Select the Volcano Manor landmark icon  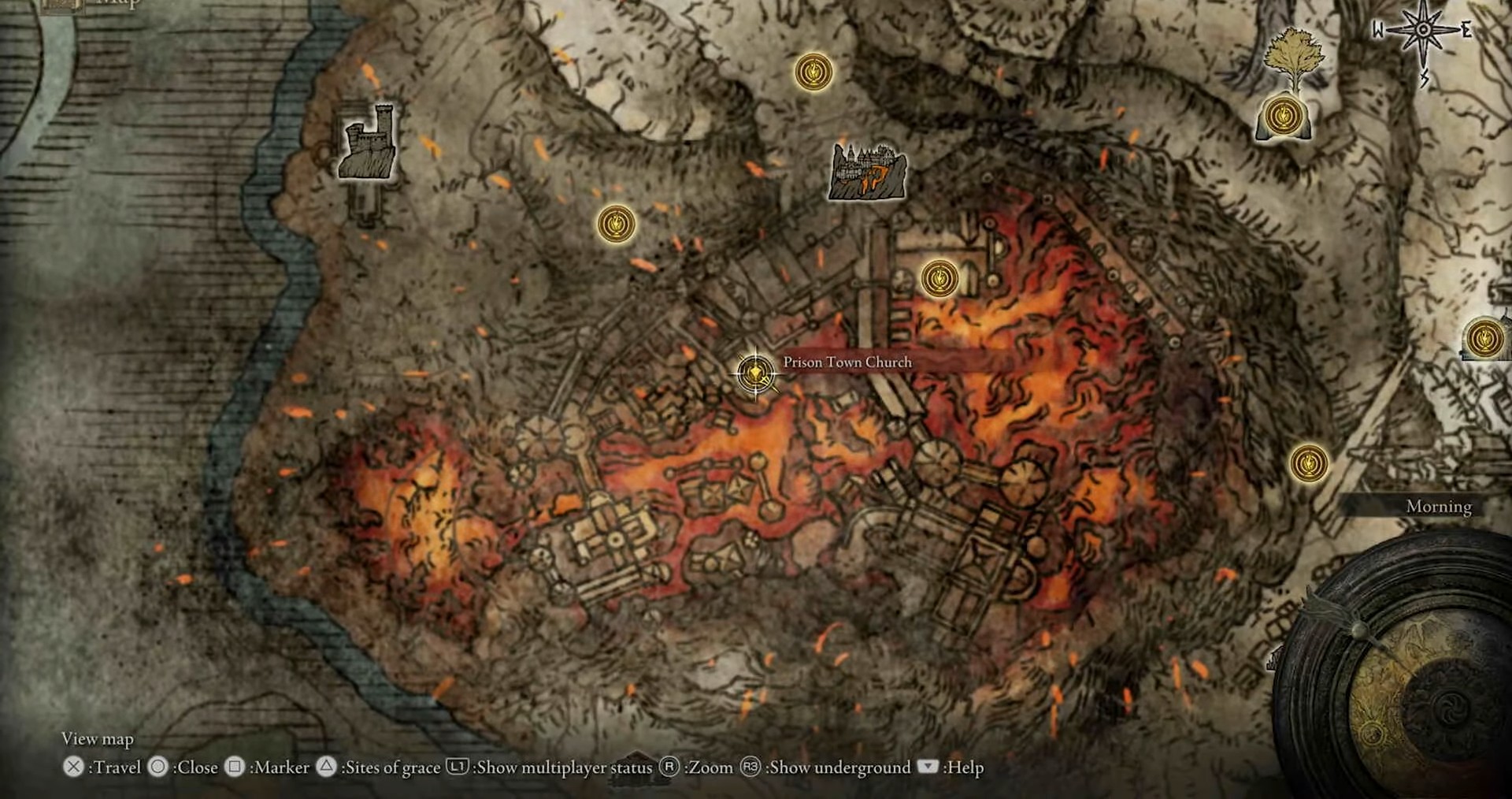click(x=867, y=171)
